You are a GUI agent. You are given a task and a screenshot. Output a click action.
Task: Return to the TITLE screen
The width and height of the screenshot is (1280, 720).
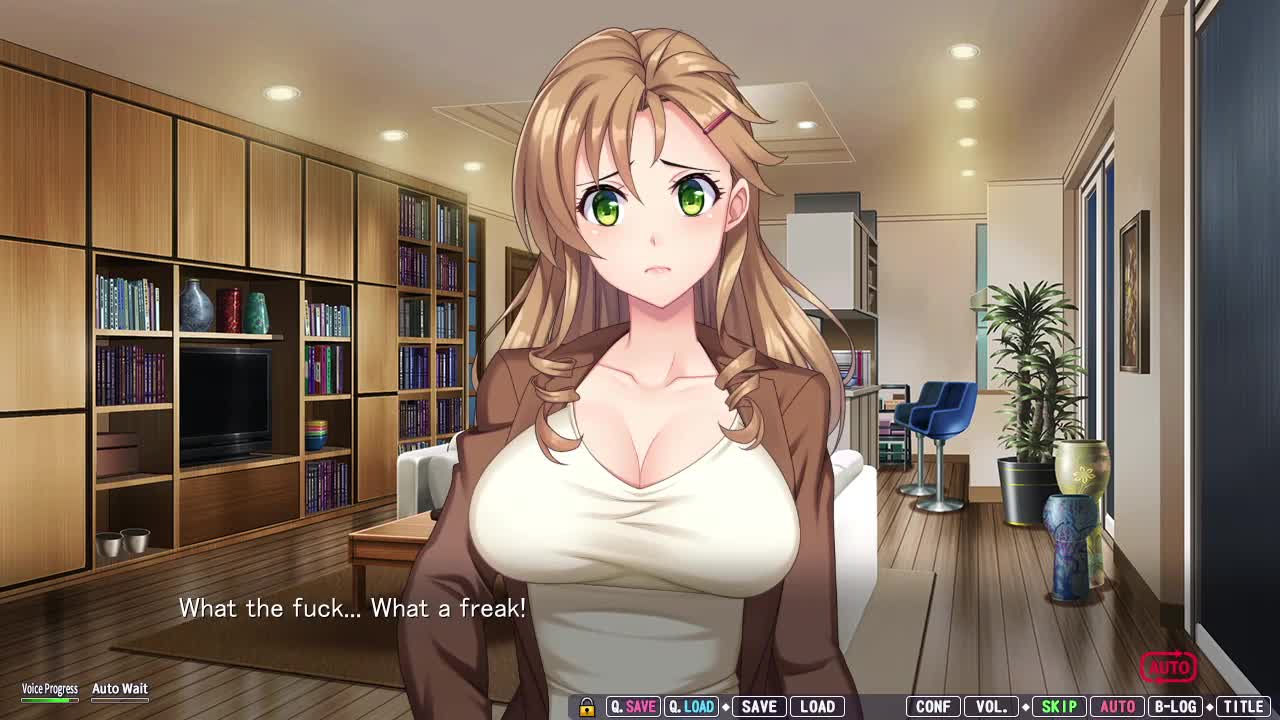(x=1243, y=706)
